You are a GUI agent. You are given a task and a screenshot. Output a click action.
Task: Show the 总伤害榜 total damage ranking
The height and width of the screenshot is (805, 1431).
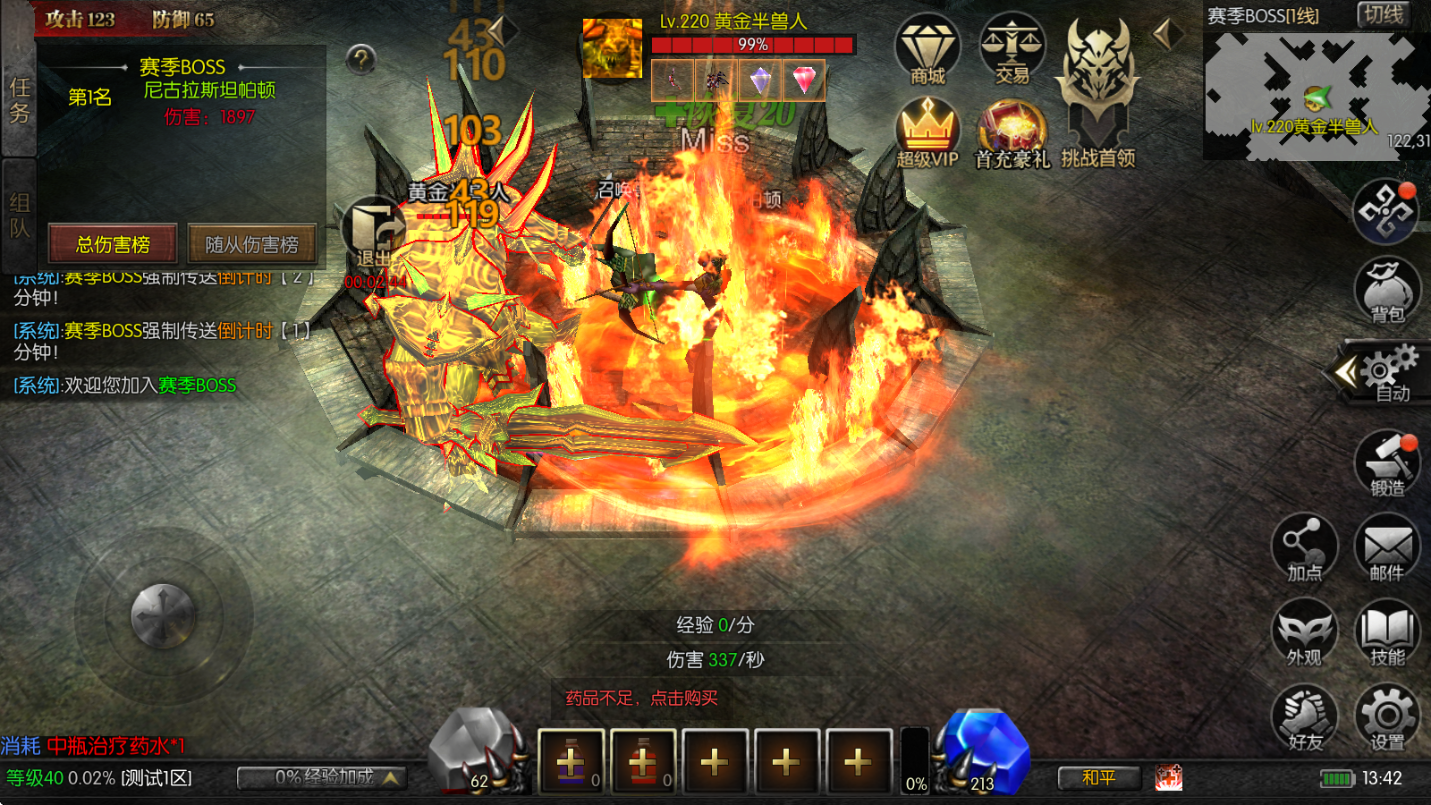[x=113, y=244]
